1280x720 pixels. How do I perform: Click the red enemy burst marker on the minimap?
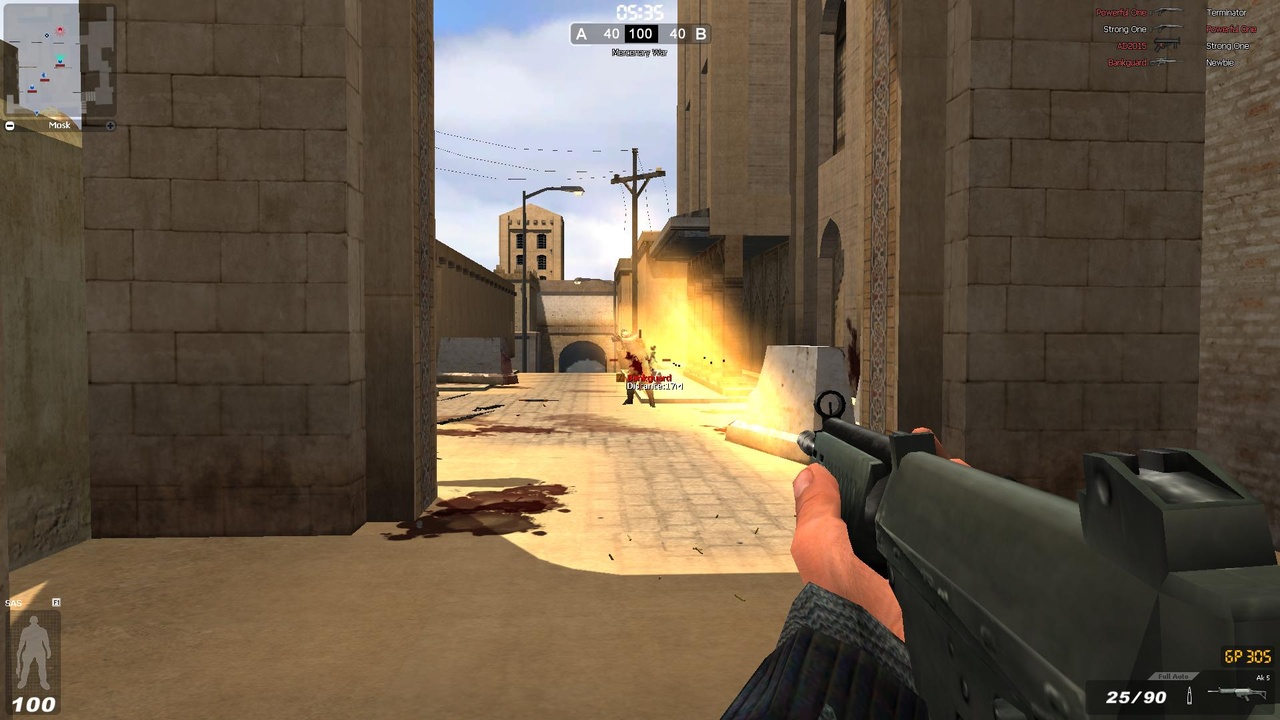click(x=60, y=29)
